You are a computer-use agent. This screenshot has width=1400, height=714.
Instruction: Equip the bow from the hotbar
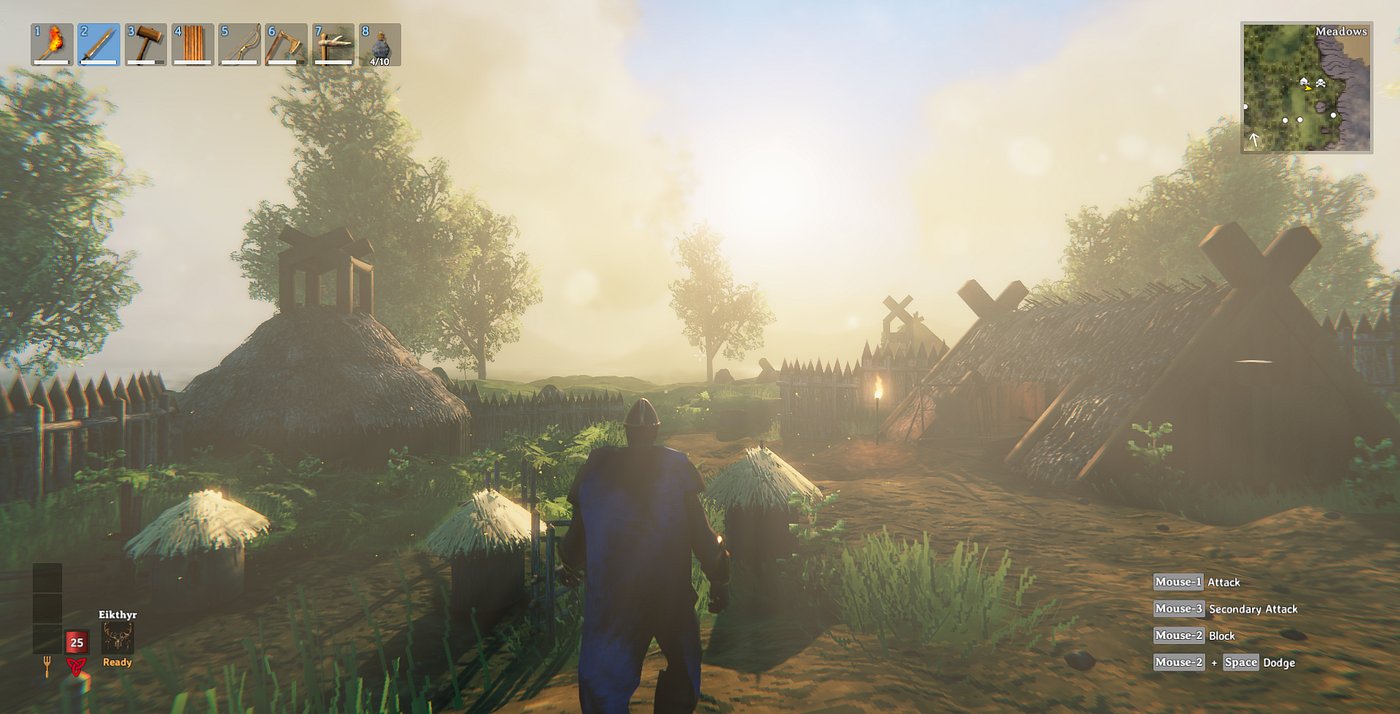click(x=240, y=44)
